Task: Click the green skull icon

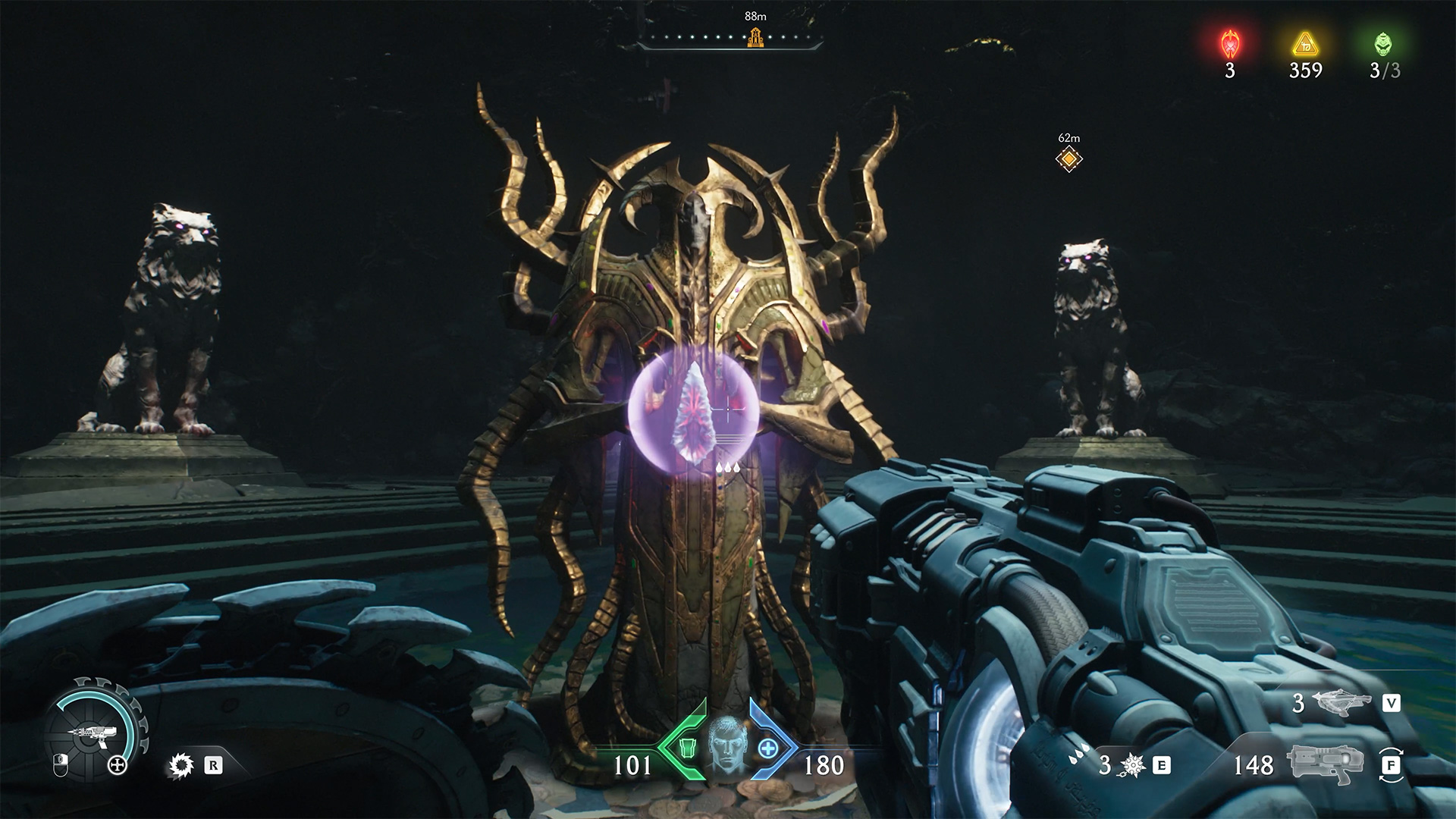Action: tap(1384, 44)
